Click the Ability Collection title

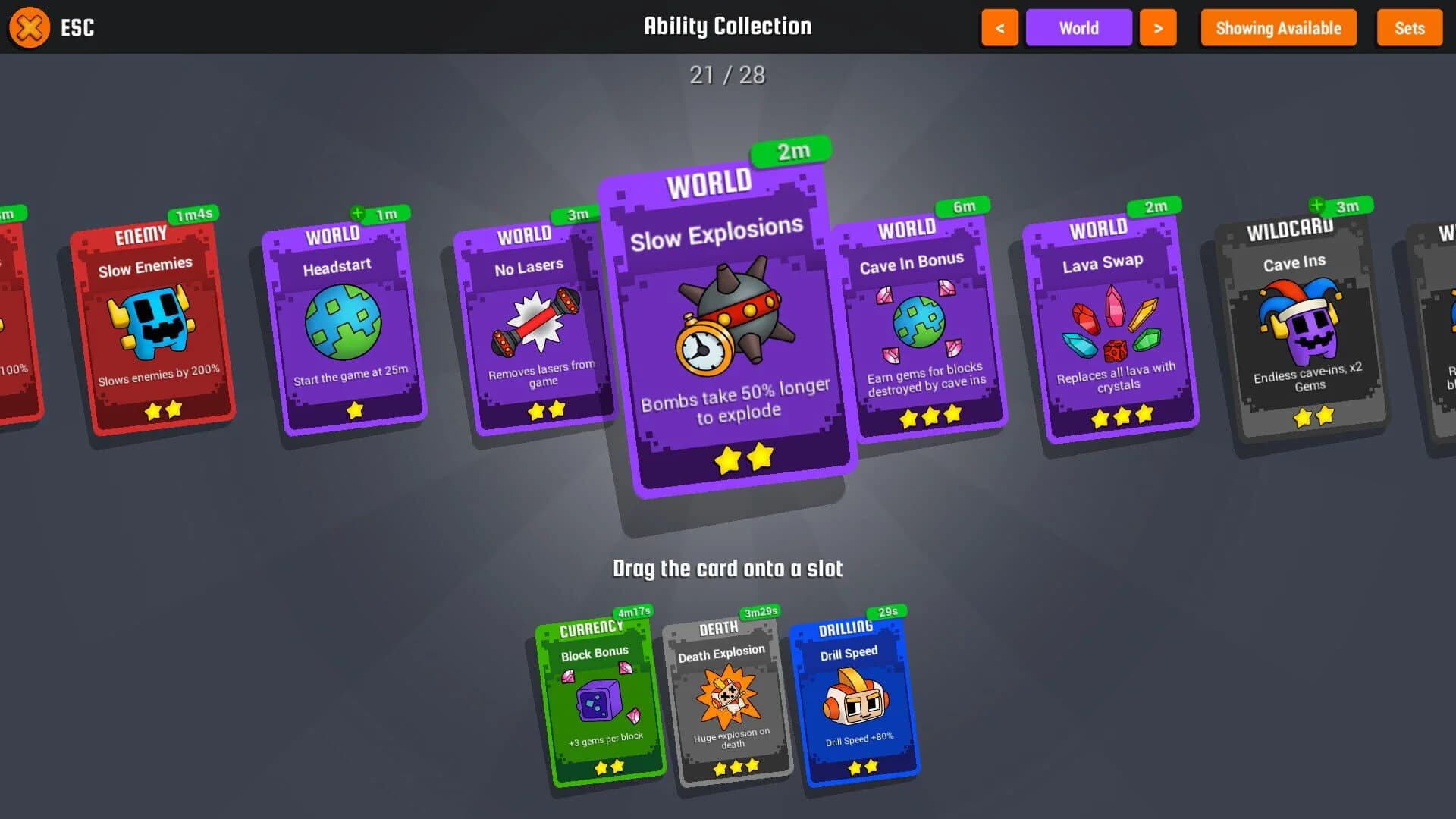point(727,26)
